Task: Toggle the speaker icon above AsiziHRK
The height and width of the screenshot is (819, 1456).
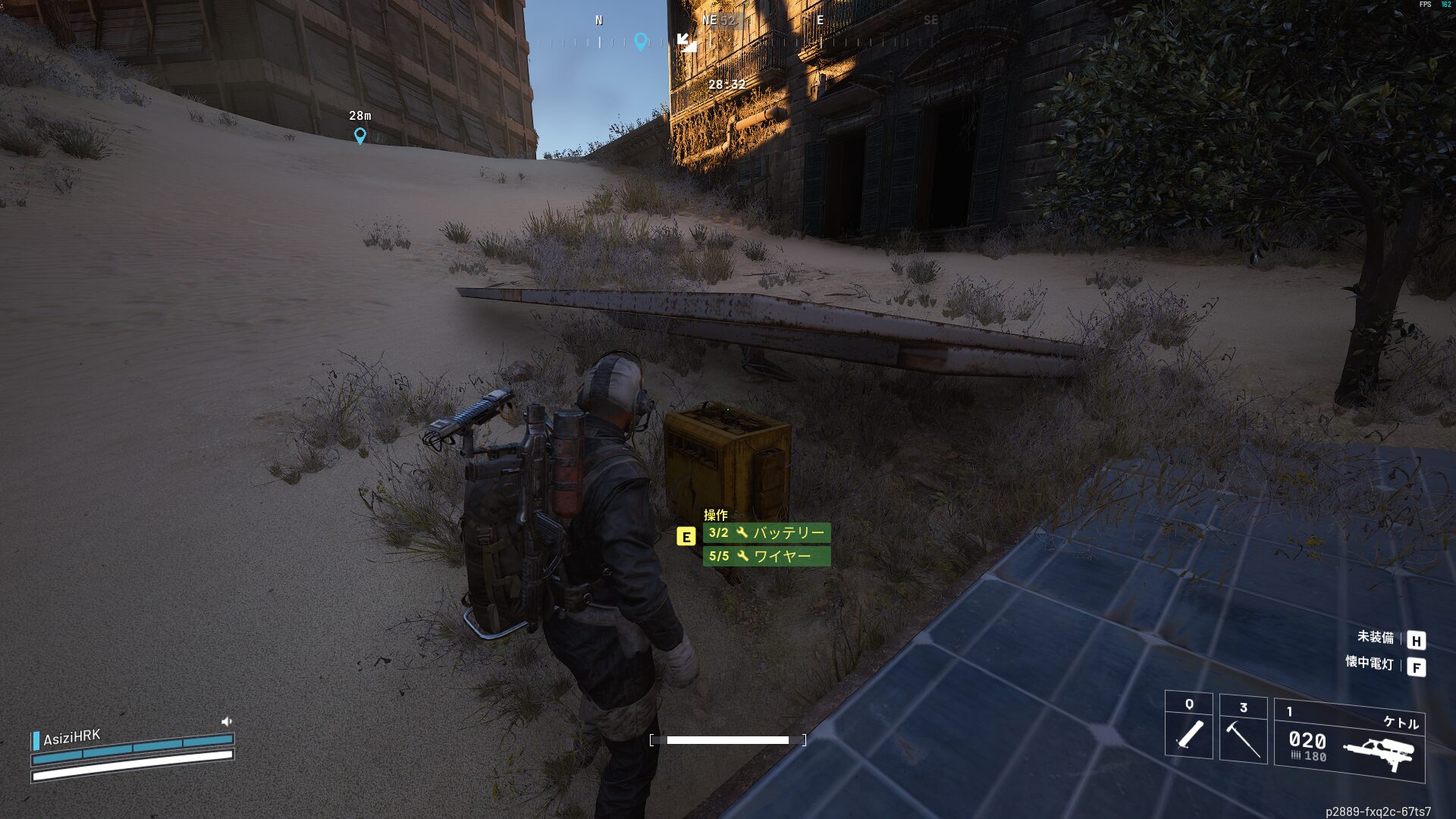Action: pyautogui.click(x=226, y=722)
